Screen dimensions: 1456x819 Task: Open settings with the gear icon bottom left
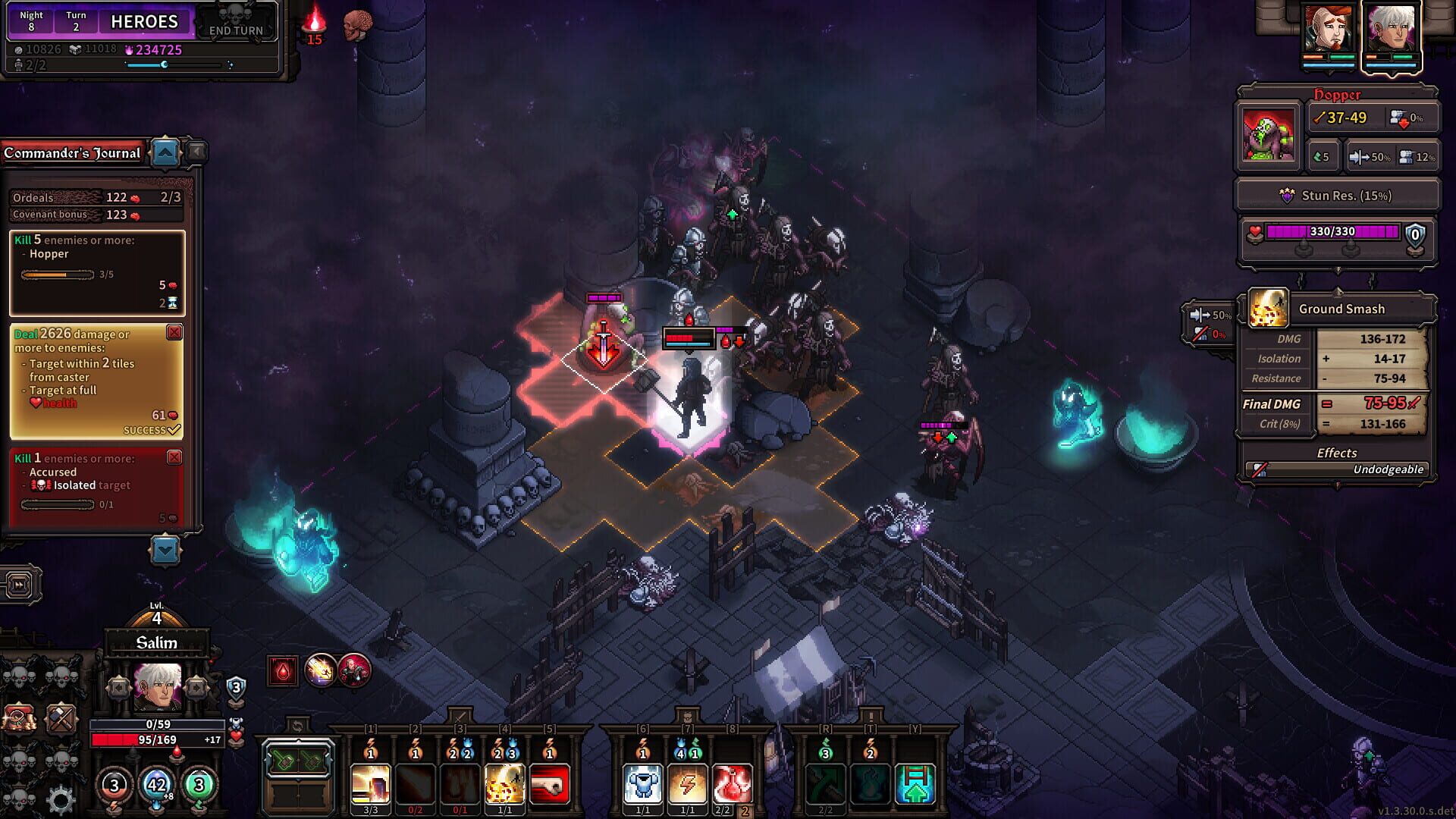tap(60, 802)
